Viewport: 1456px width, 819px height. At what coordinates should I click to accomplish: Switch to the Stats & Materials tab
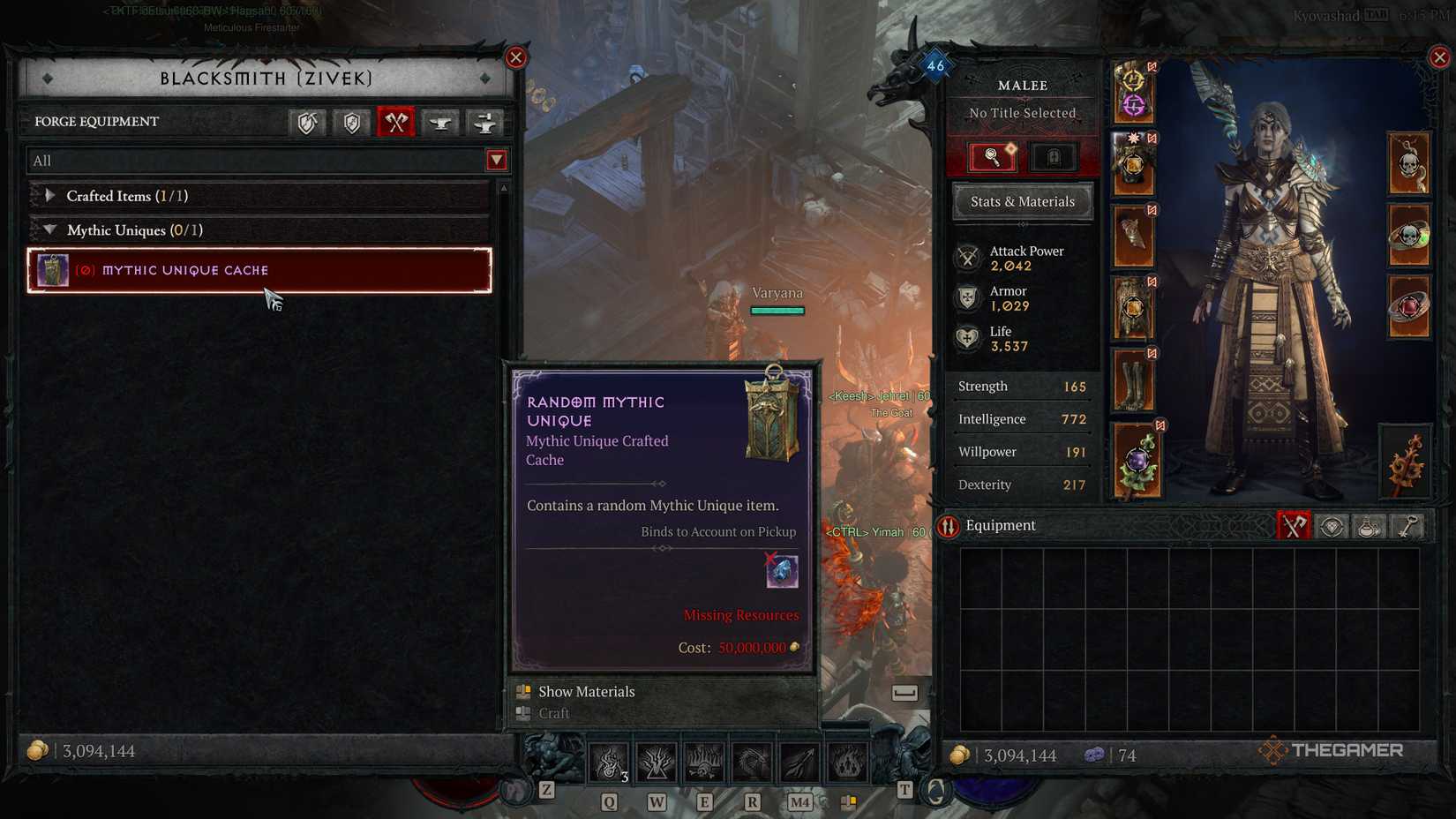[x=1022, y=201]
